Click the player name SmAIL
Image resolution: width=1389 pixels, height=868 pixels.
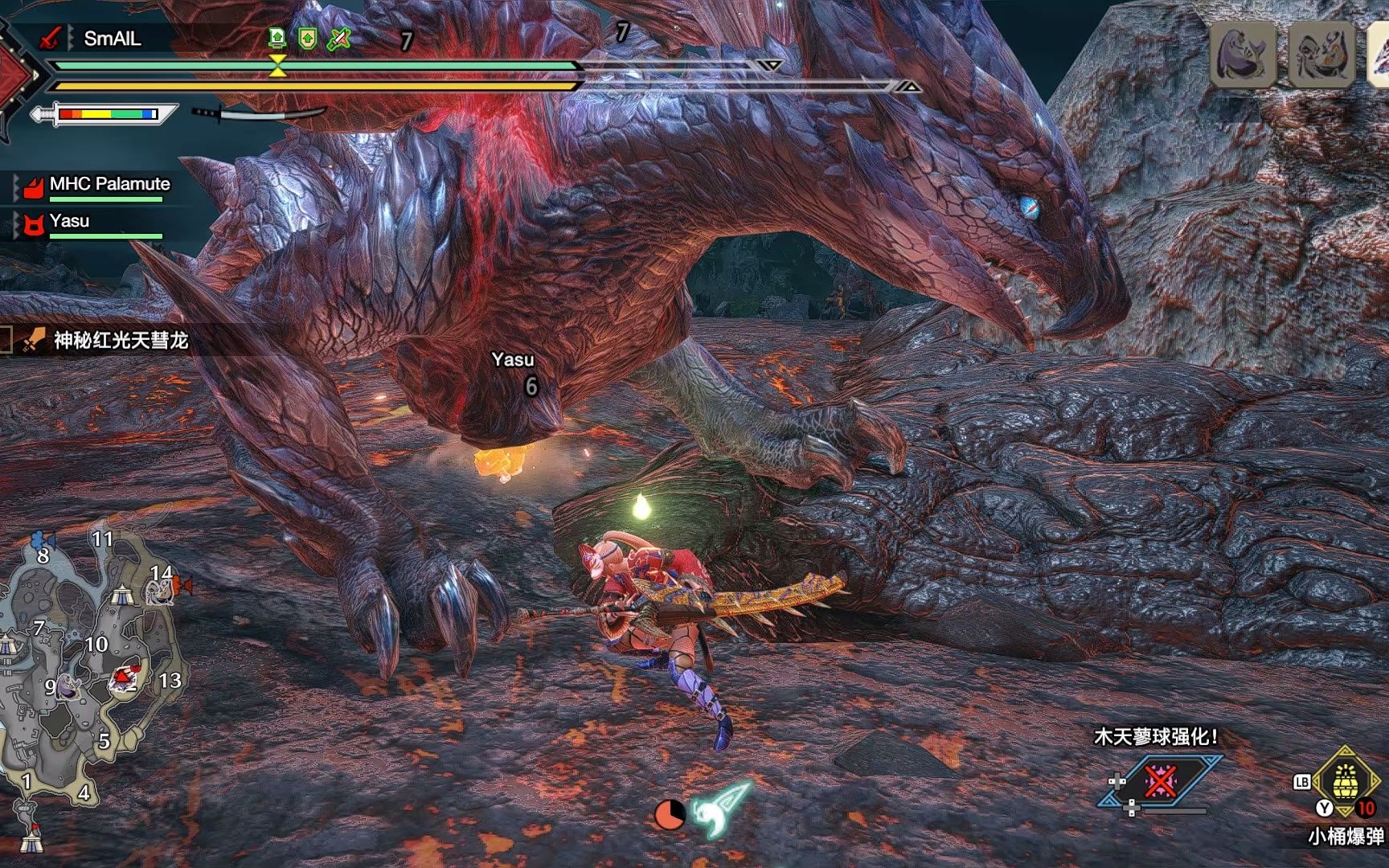[112, 38]
